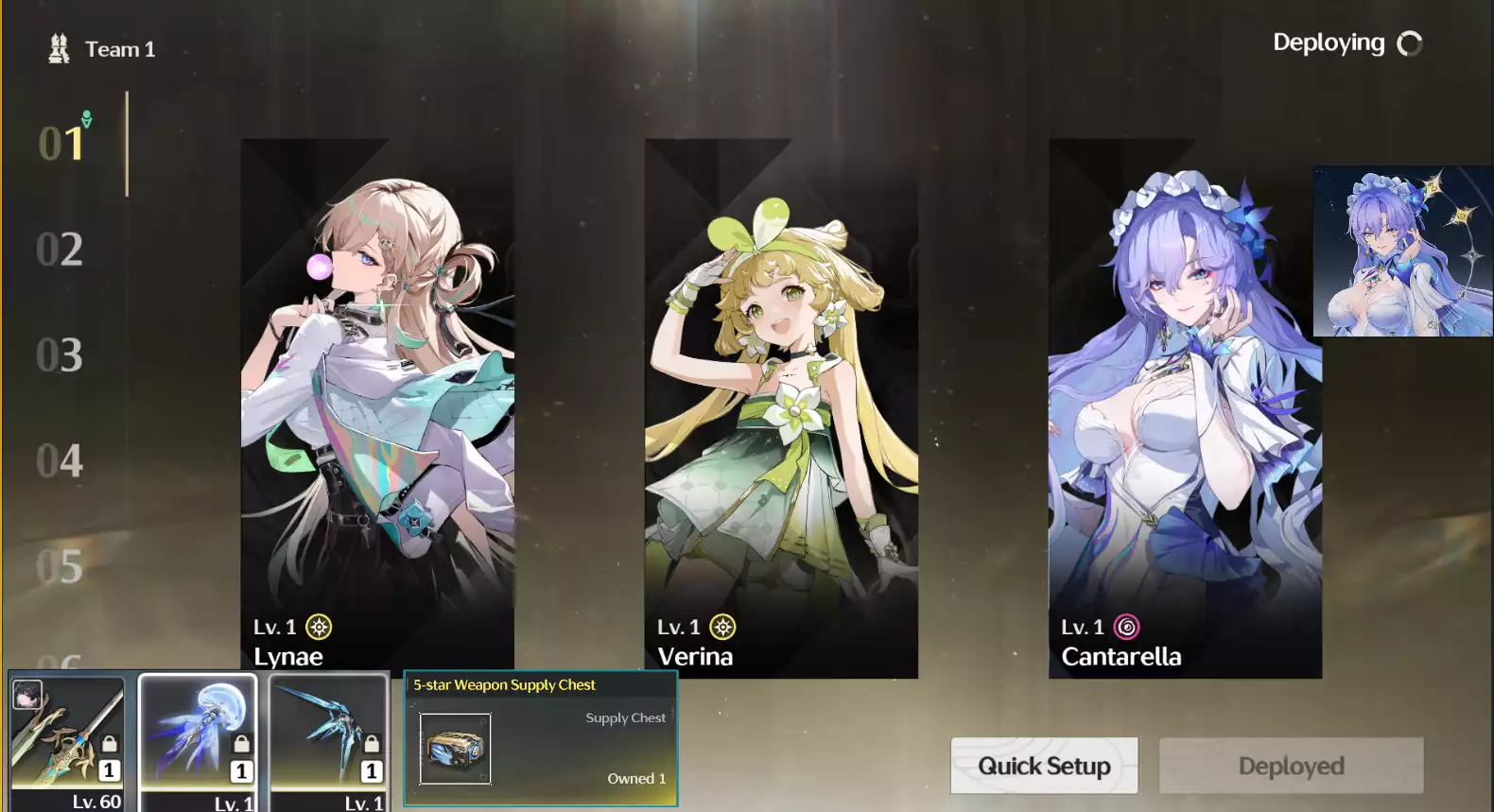The image size is (1494, 812).
Task: Click the Deployed button
Action: click(x=1291, y=766)
